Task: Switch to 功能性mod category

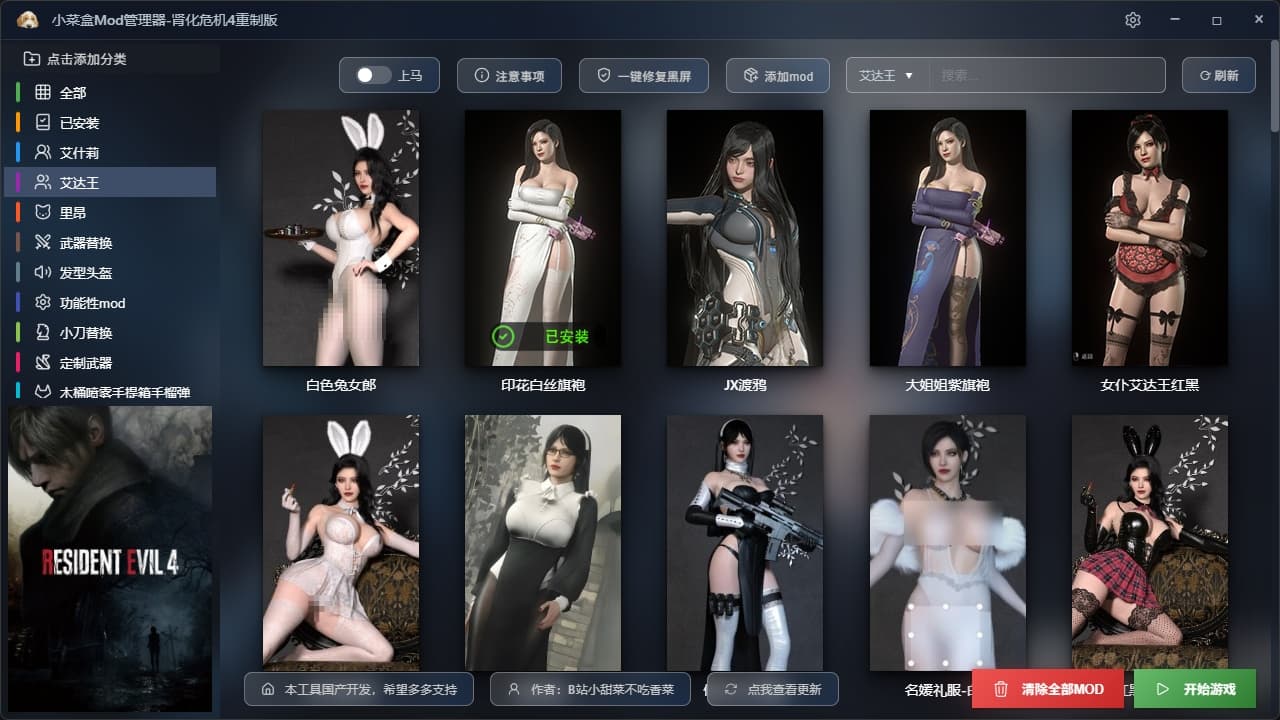Action: click(x=92, y=303)
